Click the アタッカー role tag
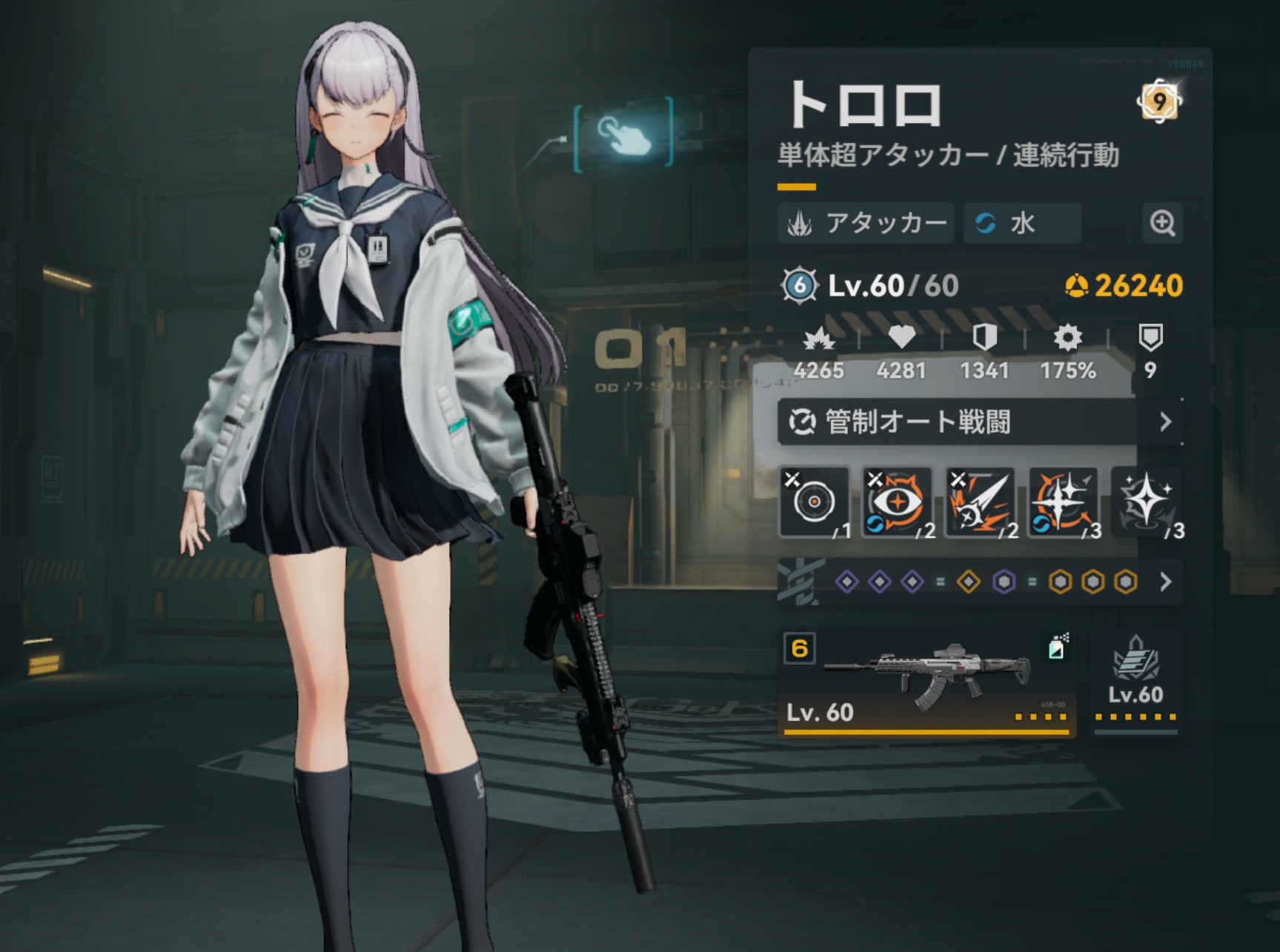The image size is (1280, 952). (x=866, y=223)
